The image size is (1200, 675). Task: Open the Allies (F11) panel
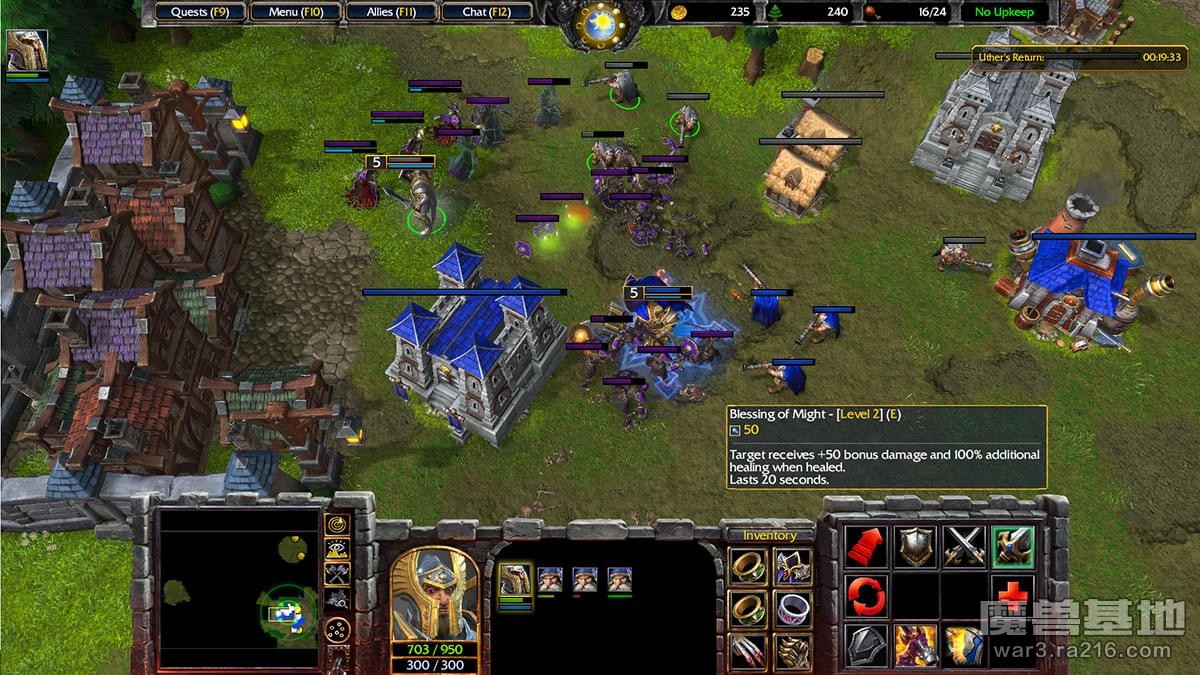393,12
